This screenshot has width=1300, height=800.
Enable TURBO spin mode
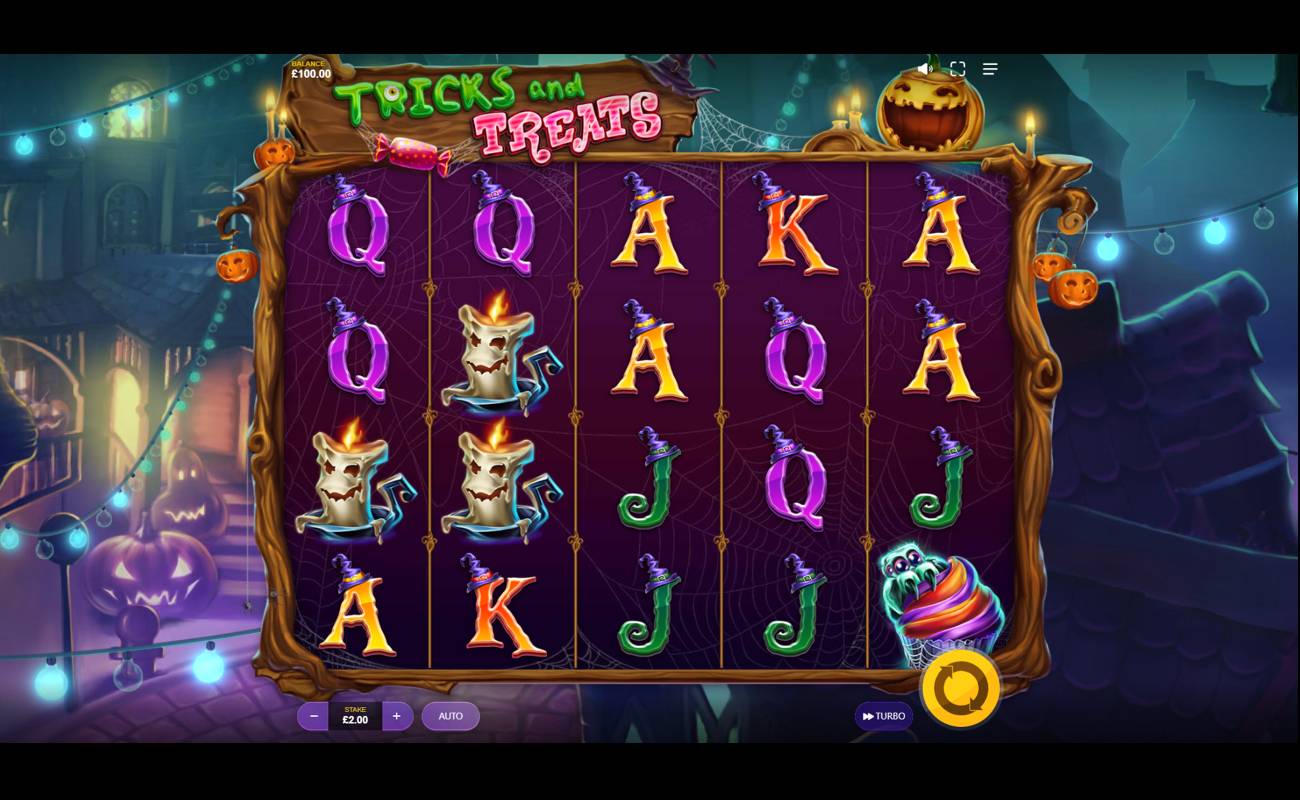coord(883,716)
